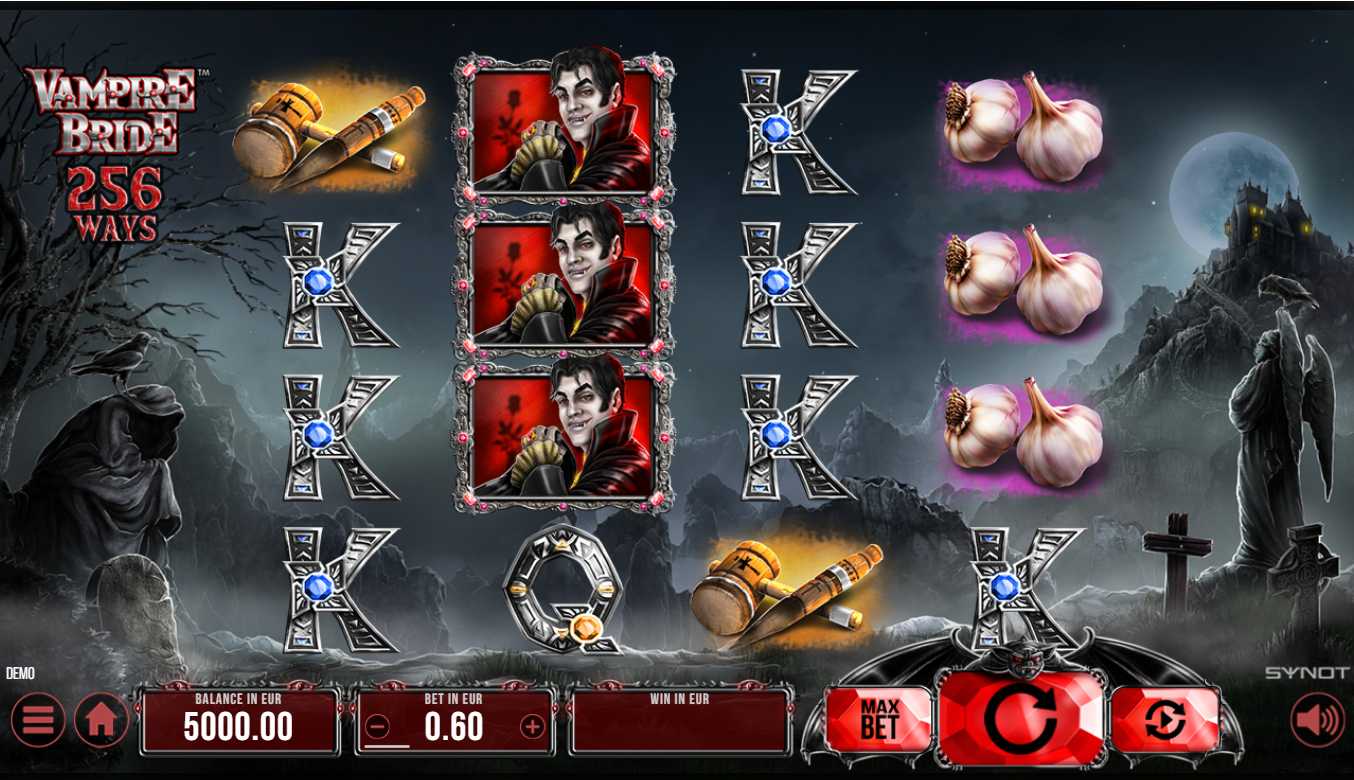Go to the home screen
This screenshot has height=780, width=1354.
point(101,720)
